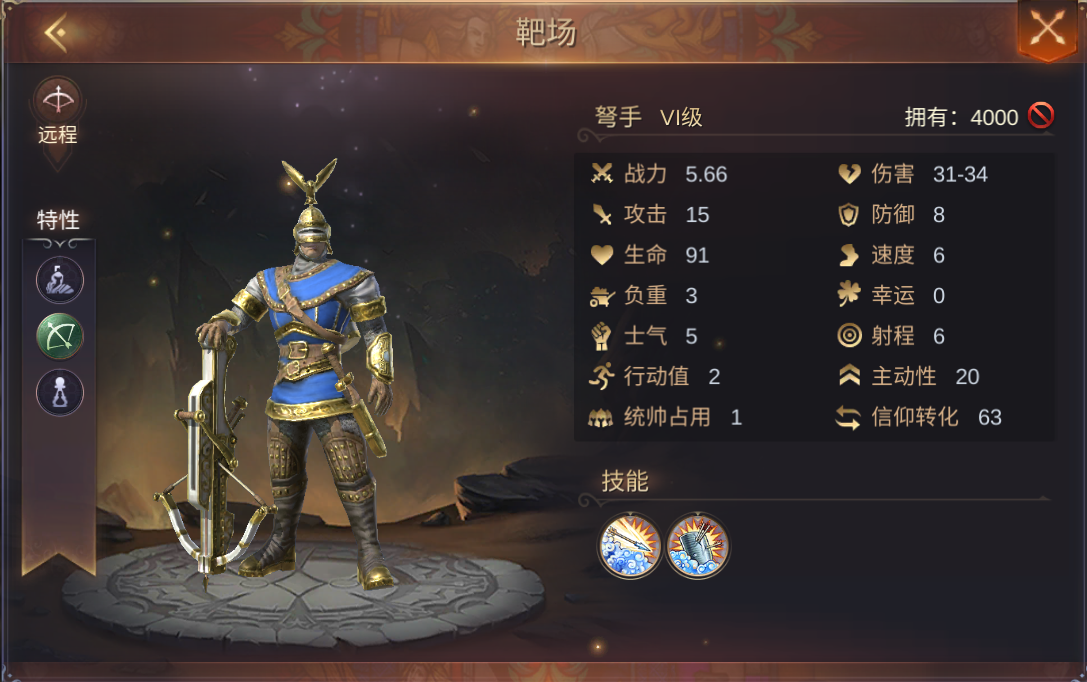The width and height of the screenshot is (1087, 682).
Task: Close the 靶场 window with the X
Action: [1047, 29]
